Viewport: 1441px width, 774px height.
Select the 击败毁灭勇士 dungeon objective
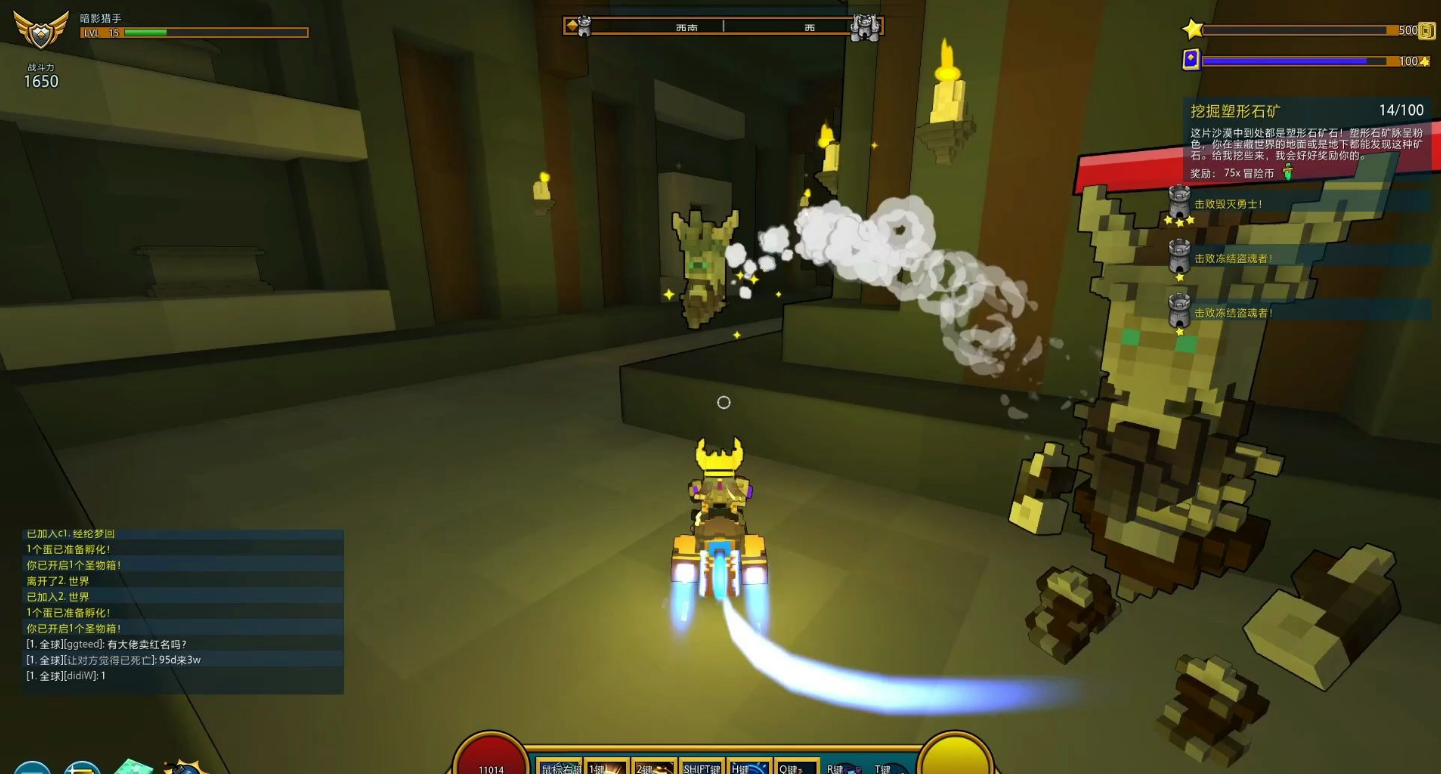[1228, 205]
